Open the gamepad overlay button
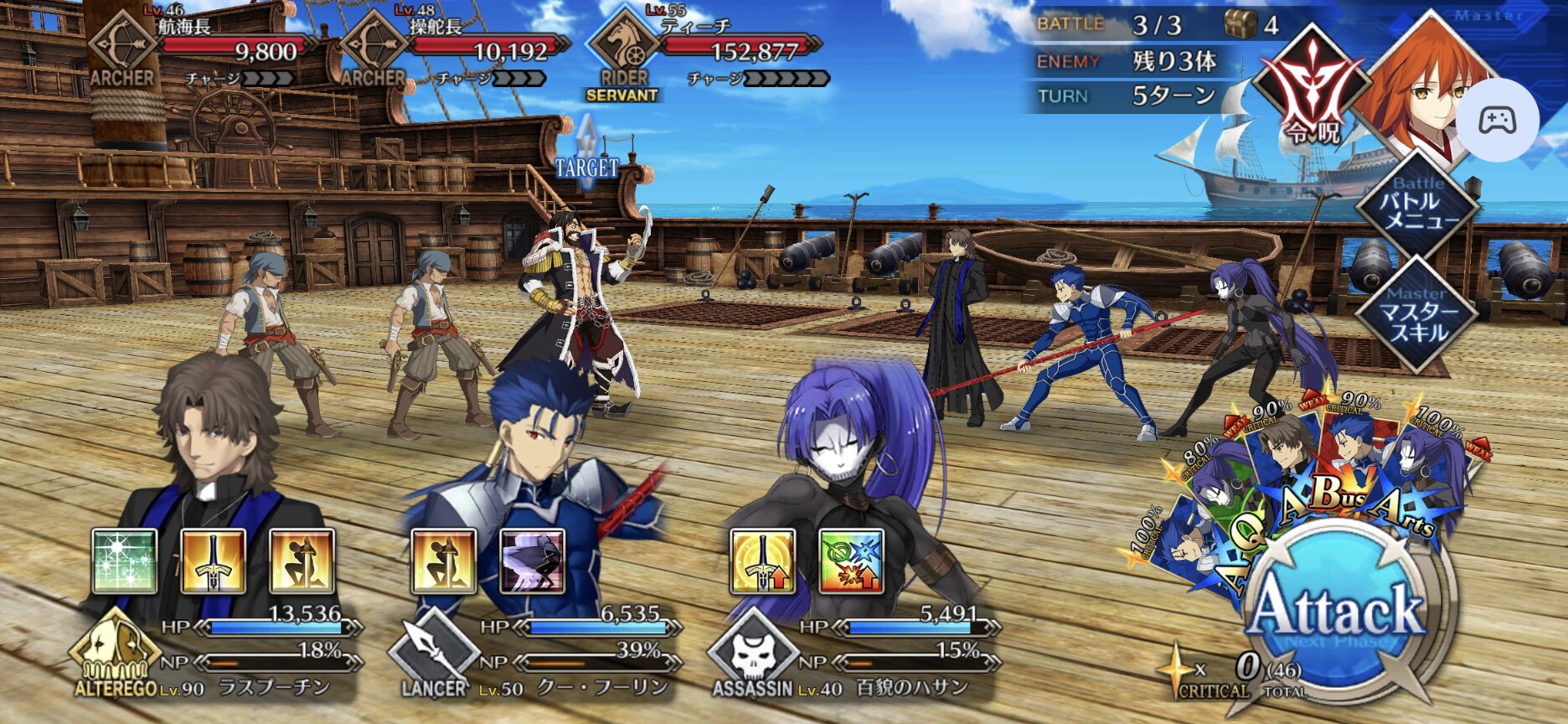 1497,121
